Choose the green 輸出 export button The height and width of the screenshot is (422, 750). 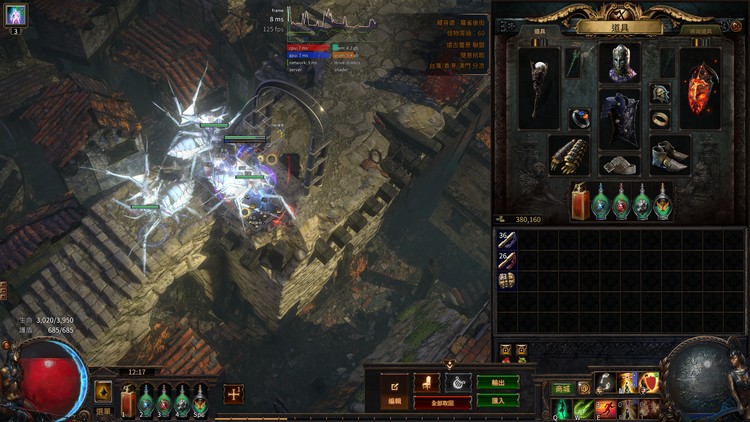498,383
